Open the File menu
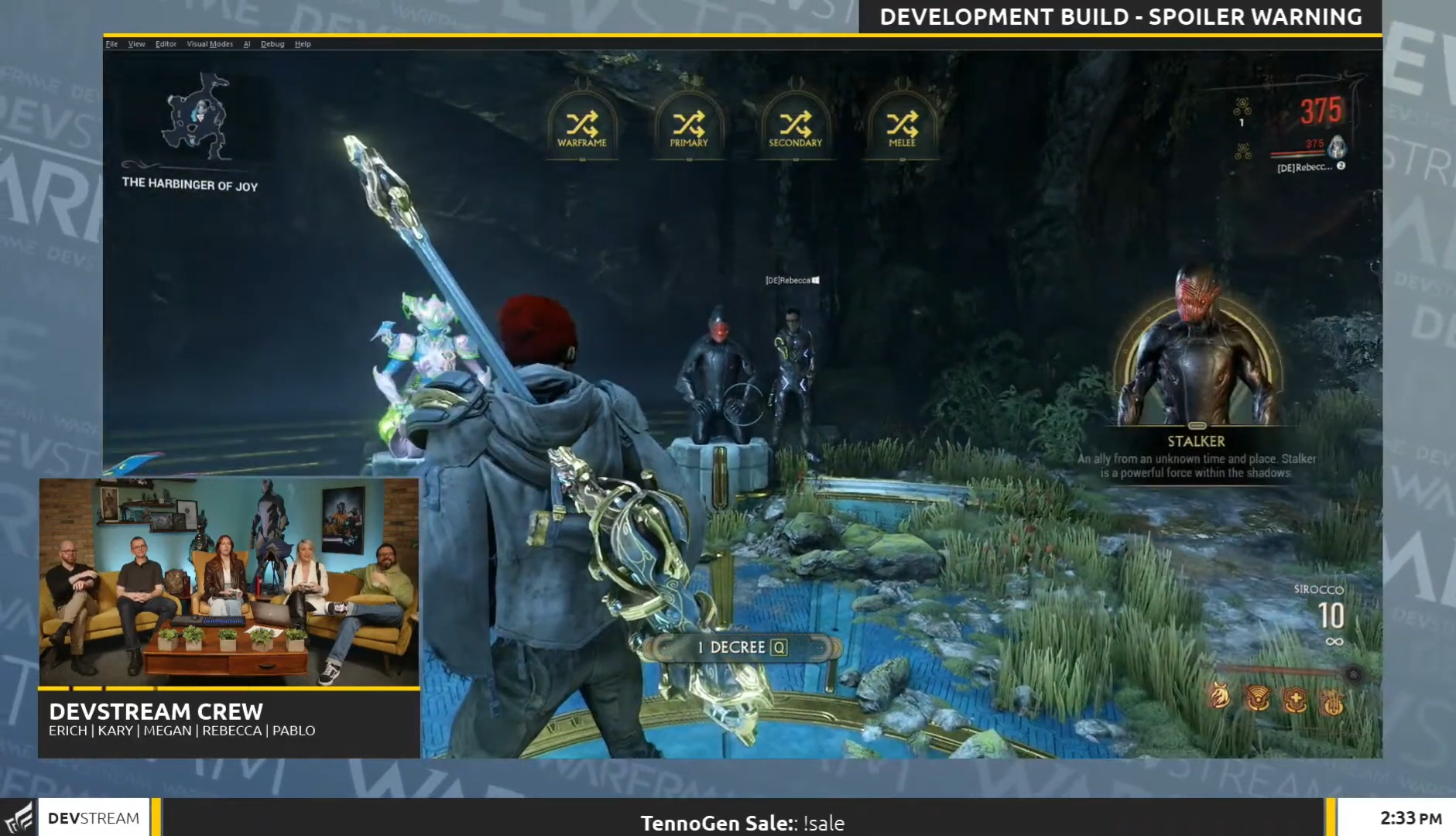 tap(112, 44)
